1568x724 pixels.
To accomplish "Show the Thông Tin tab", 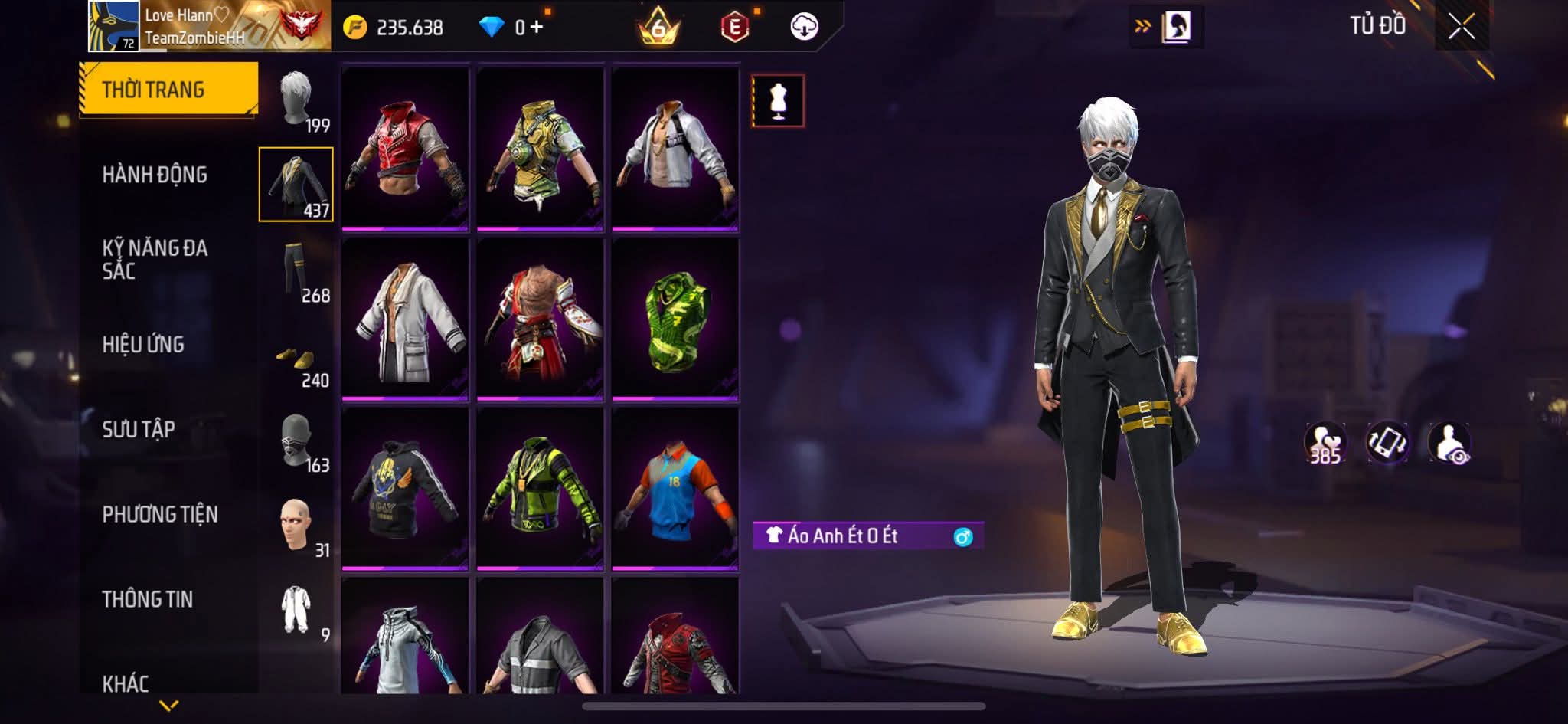I will [x=148, y=599].
